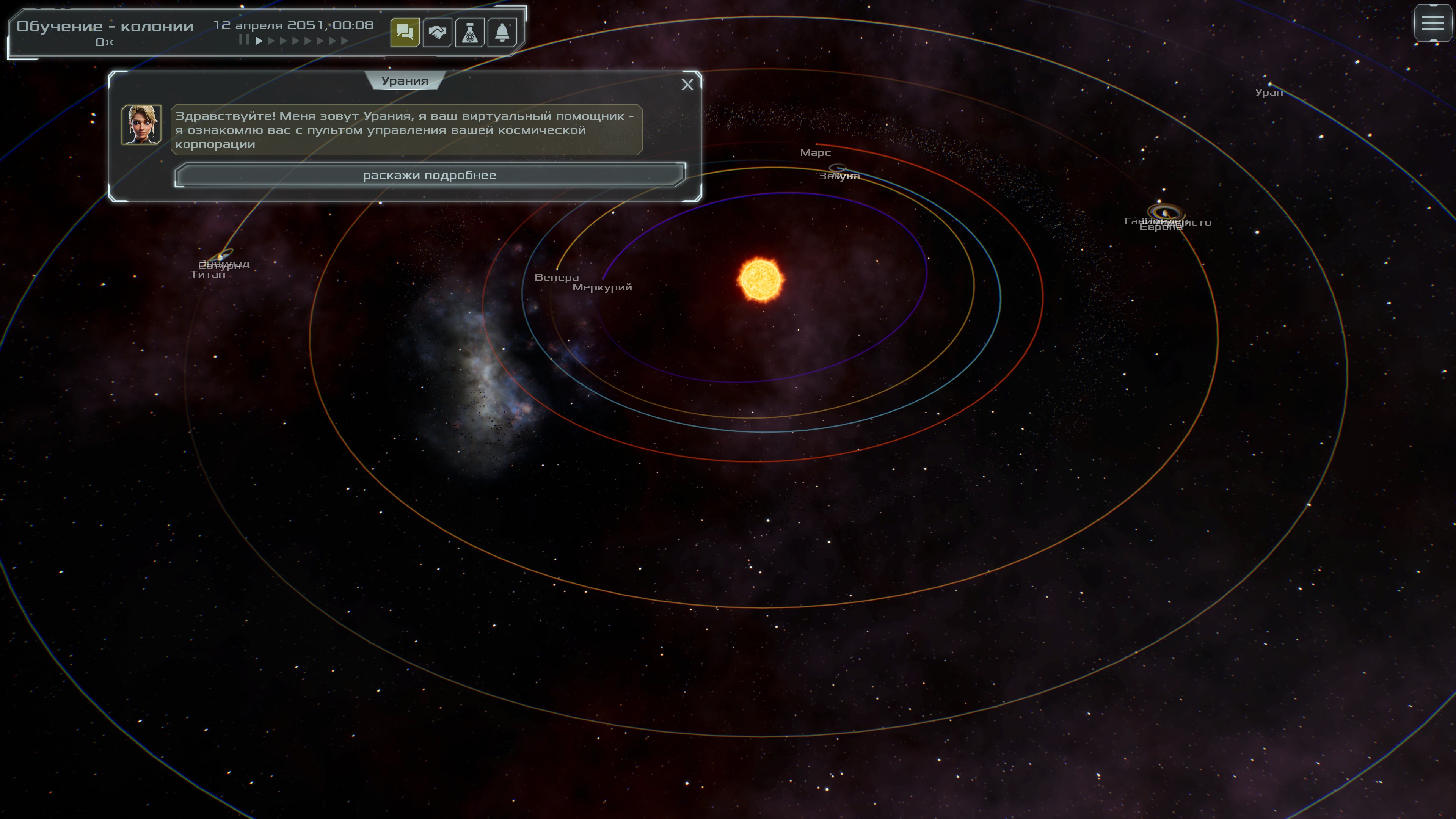Viewport: 1456px width, 819px height.
Task: Open the hamburger main menu
Action: (1432, 23)
